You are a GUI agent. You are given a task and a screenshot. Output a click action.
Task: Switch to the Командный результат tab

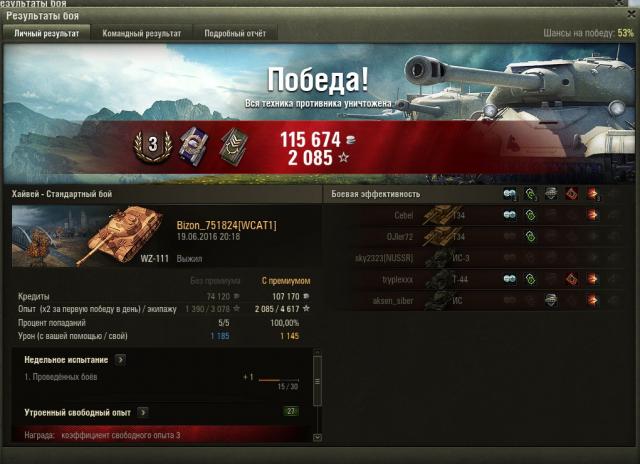[142, 33]
